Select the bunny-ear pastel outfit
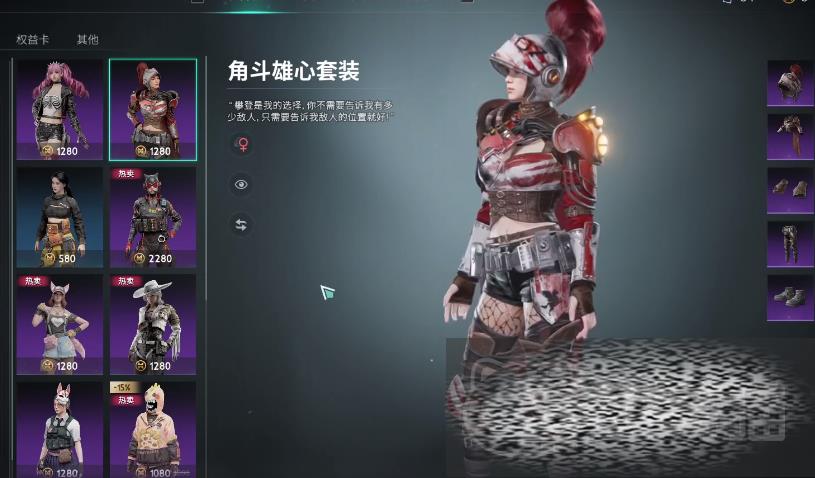This screenshot has width=815, height=478. [60, 324]
